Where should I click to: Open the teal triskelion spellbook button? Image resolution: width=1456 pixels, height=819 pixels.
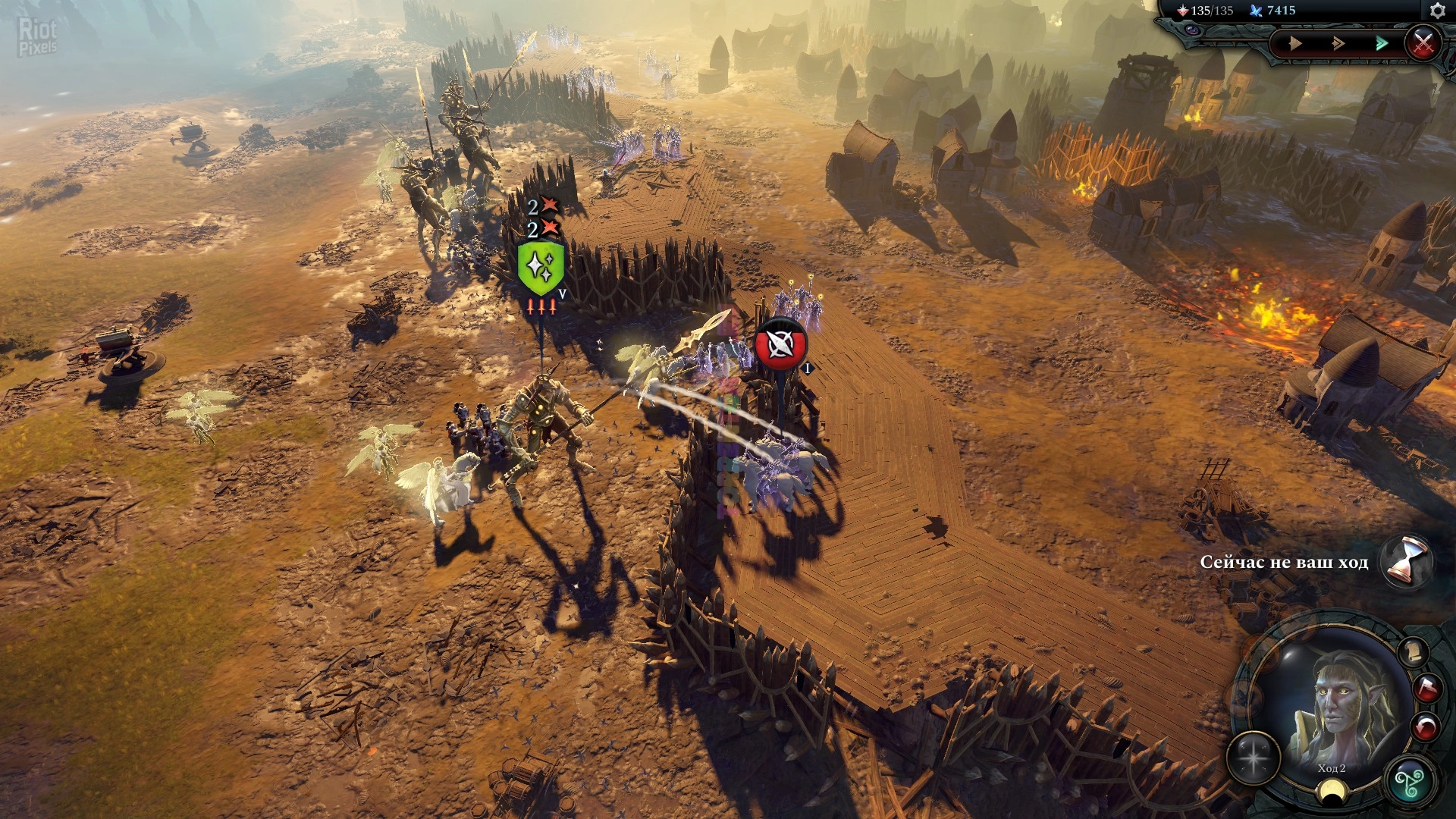click(x=1410, y=781)
